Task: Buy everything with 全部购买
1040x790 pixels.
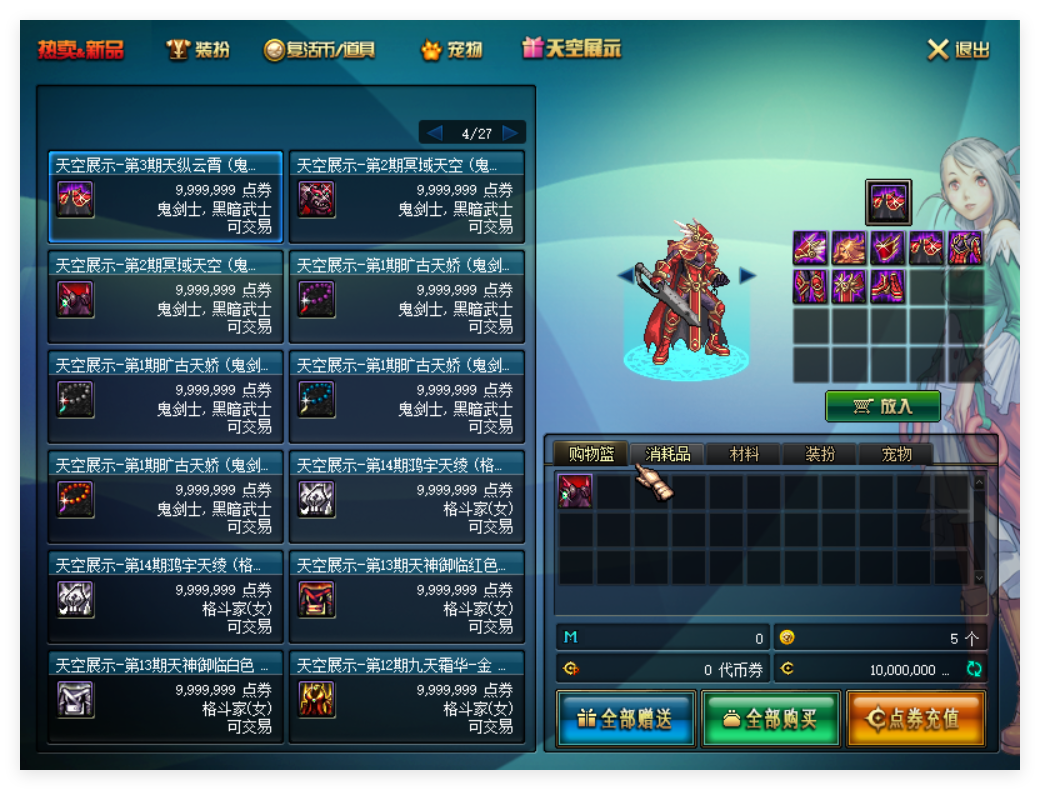Action: (771, 718)
